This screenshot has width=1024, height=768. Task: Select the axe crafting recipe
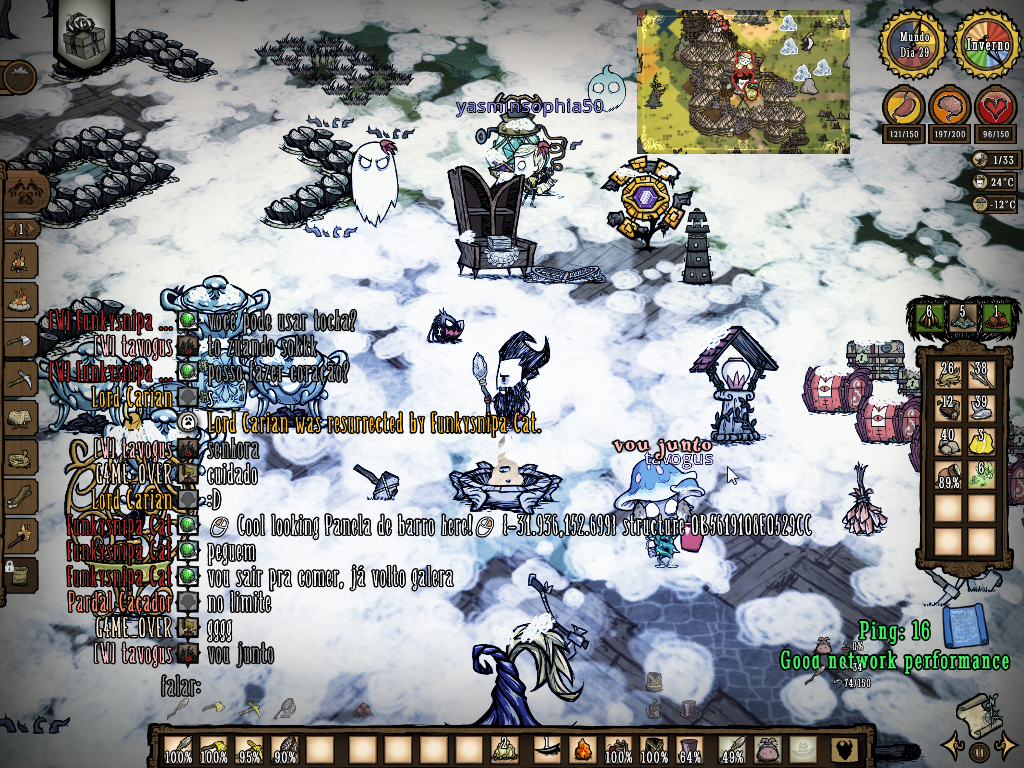coord(20,340)
